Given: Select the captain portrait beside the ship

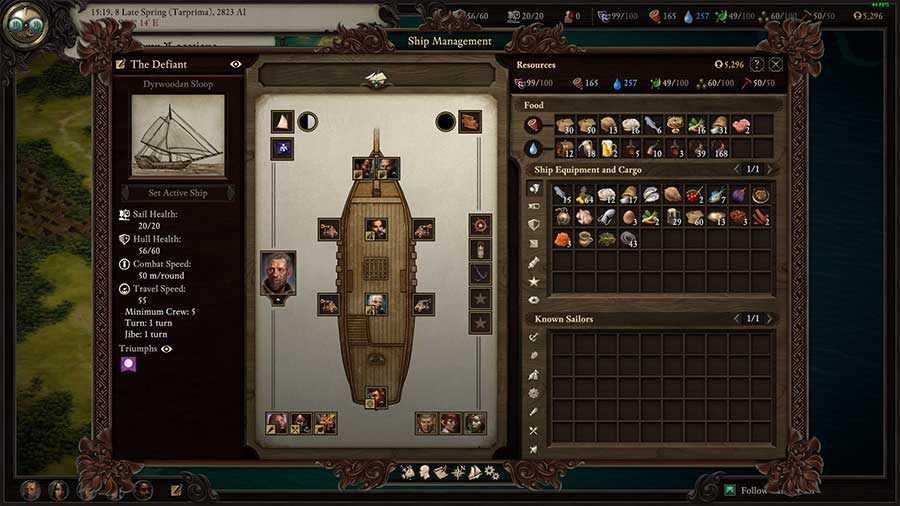Looking at the screenshot, I should pyautogui.click(x=278, y=273).
